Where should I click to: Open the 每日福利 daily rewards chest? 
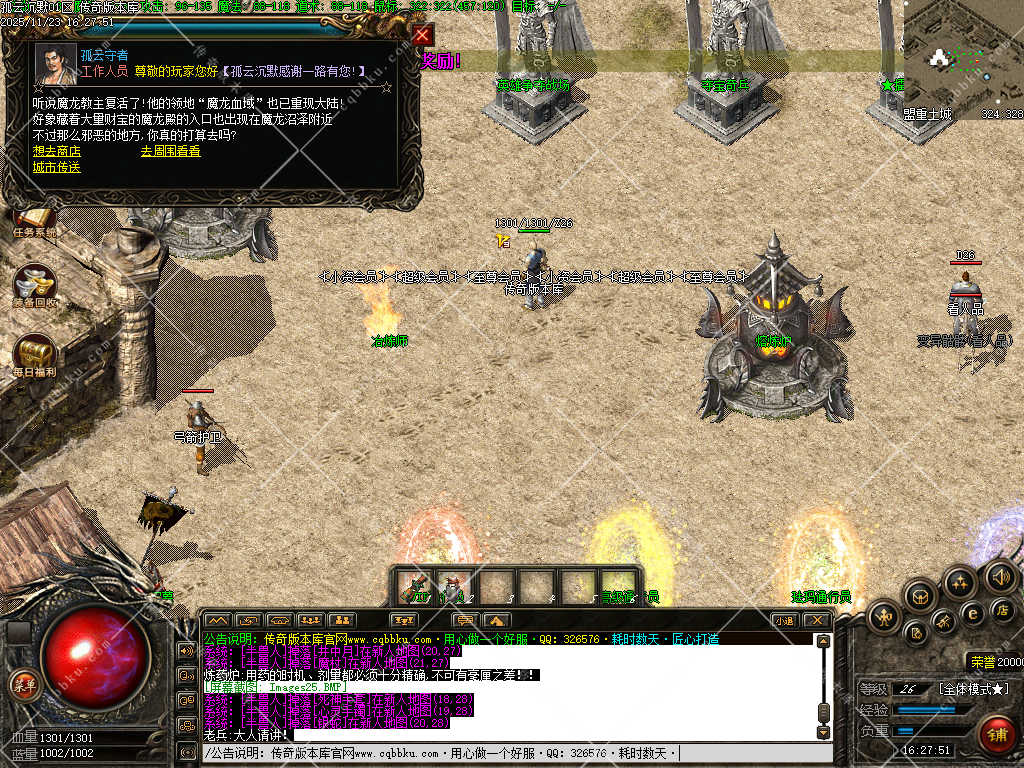click(x=34, y=355)
